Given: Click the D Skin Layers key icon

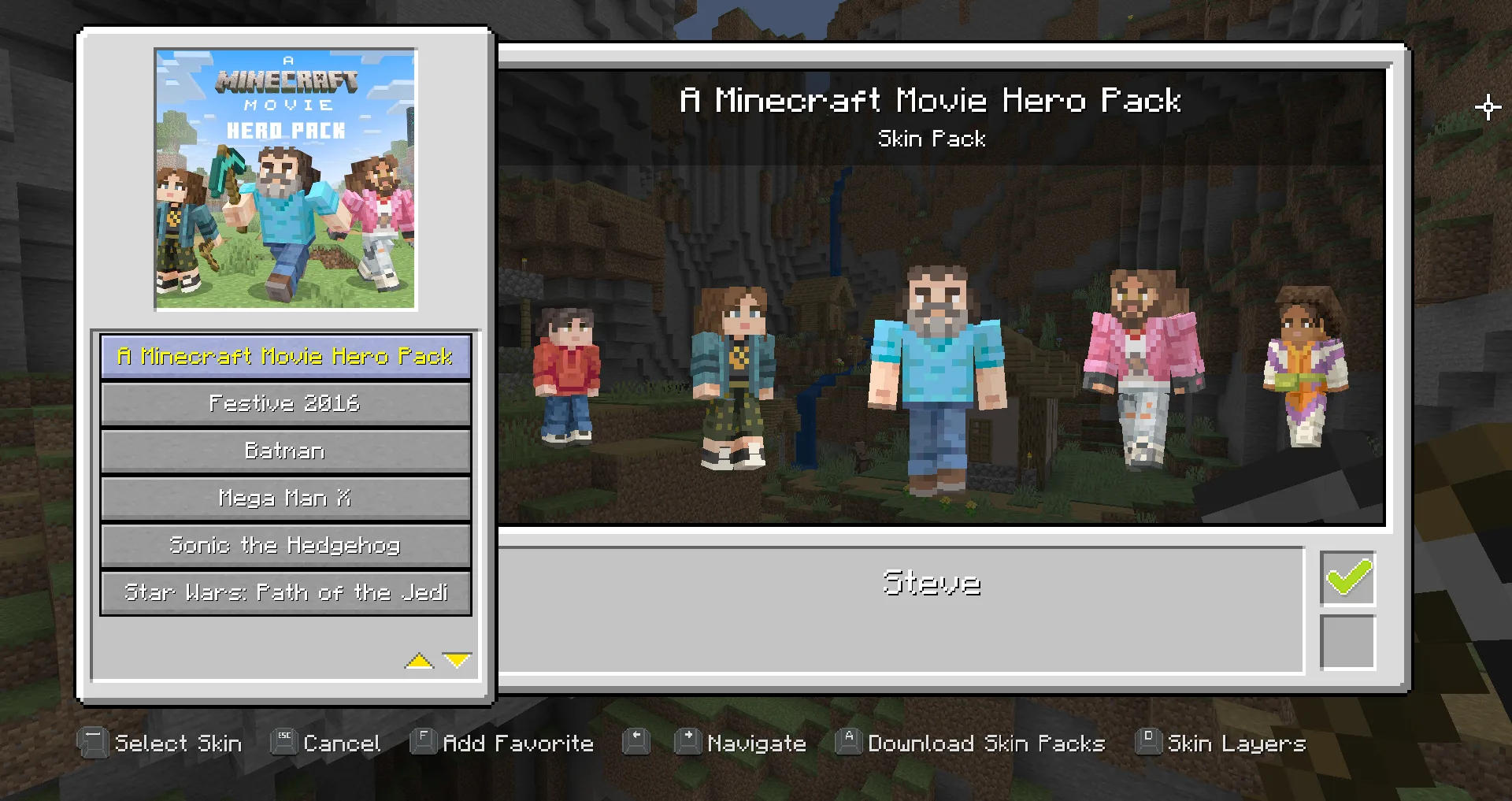Looking at the screenshot, I should [1147, 741].
